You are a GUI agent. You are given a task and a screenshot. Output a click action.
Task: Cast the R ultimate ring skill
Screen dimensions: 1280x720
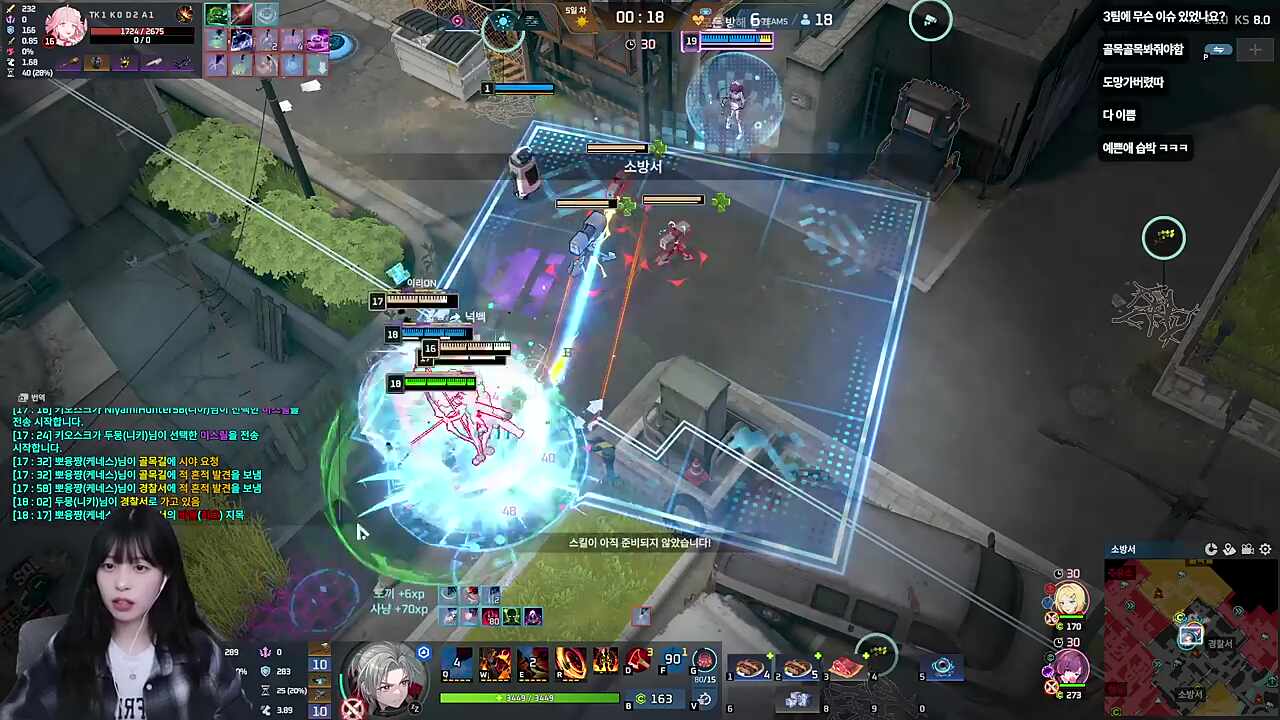pos(571,662)
